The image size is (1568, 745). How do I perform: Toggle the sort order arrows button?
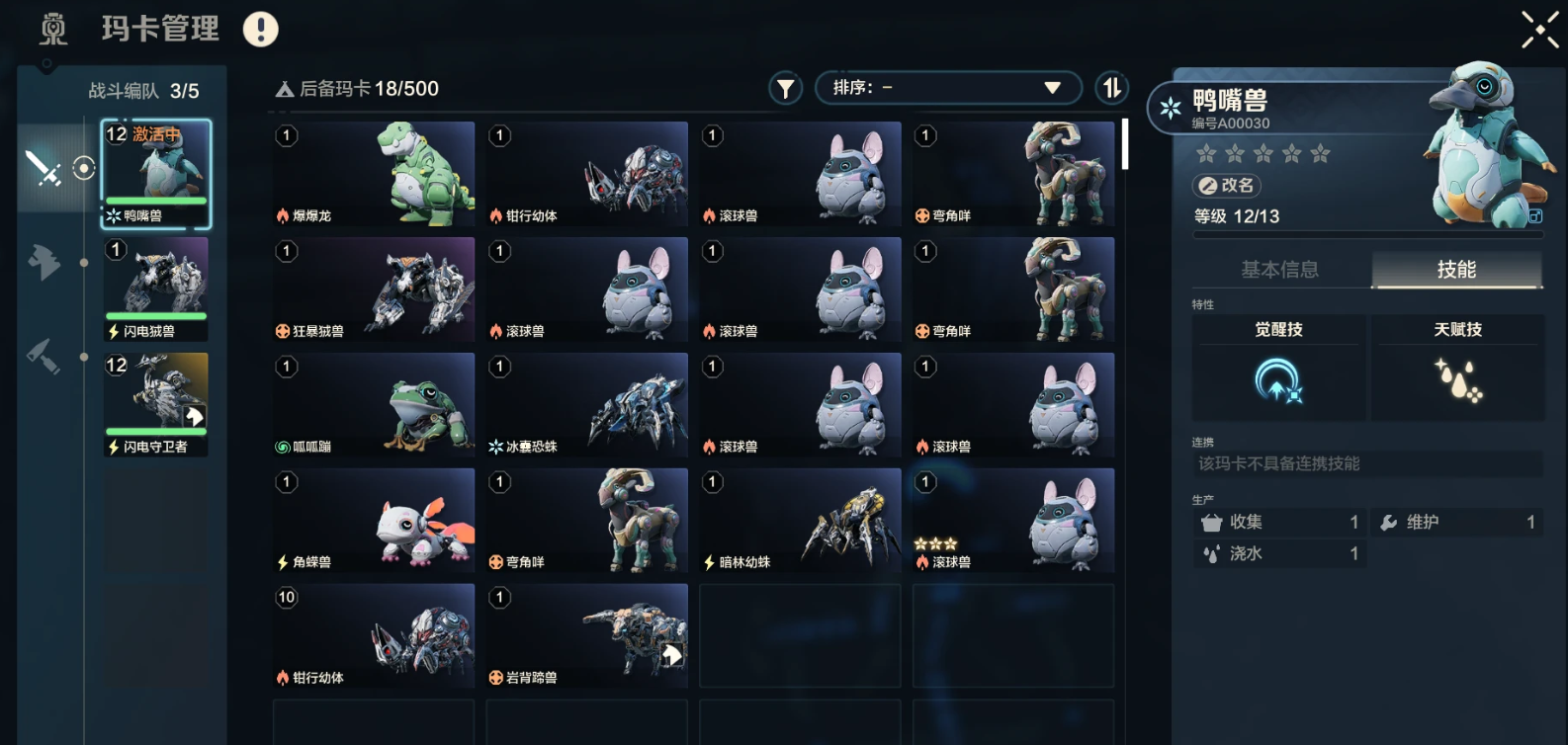1112,88
